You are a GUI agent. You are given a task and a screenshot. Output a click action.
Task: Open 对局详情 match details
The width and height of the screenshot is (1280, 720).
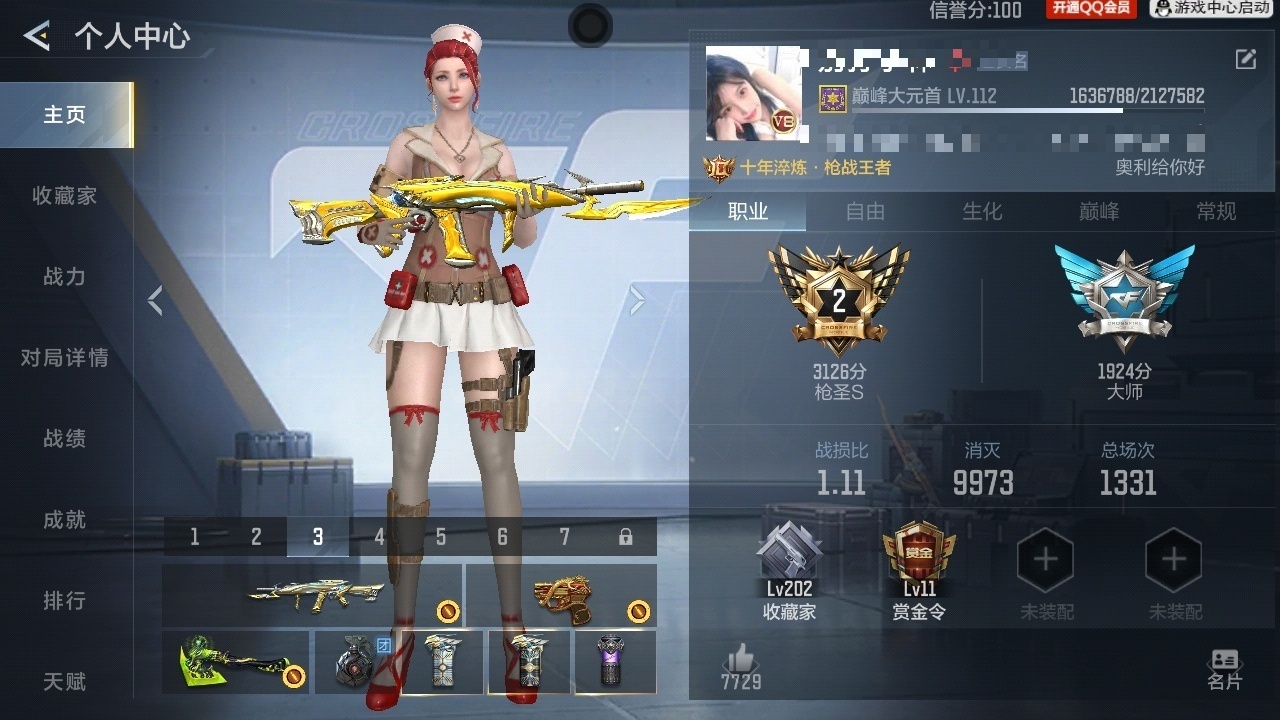(x=65, y=358)
